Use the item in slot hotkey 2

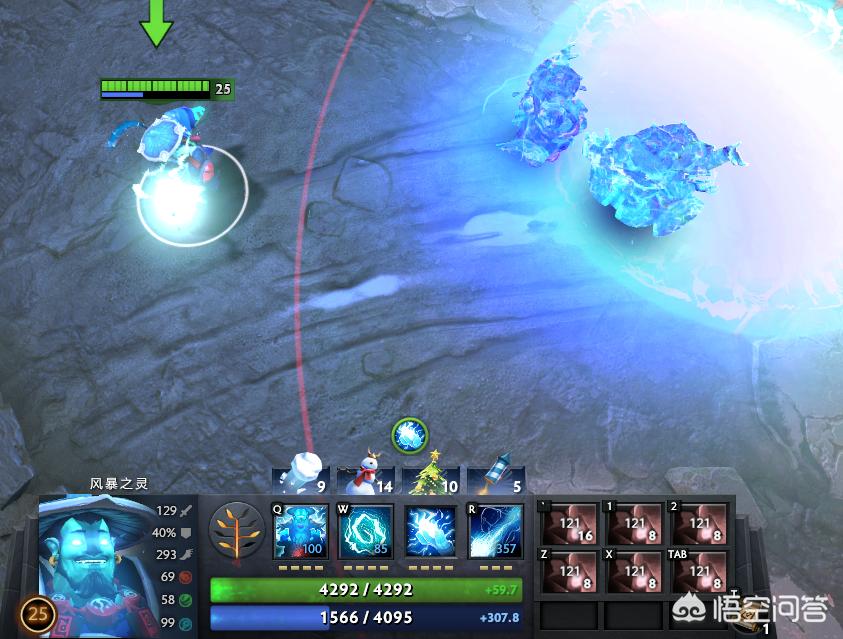tap(700, 524)
